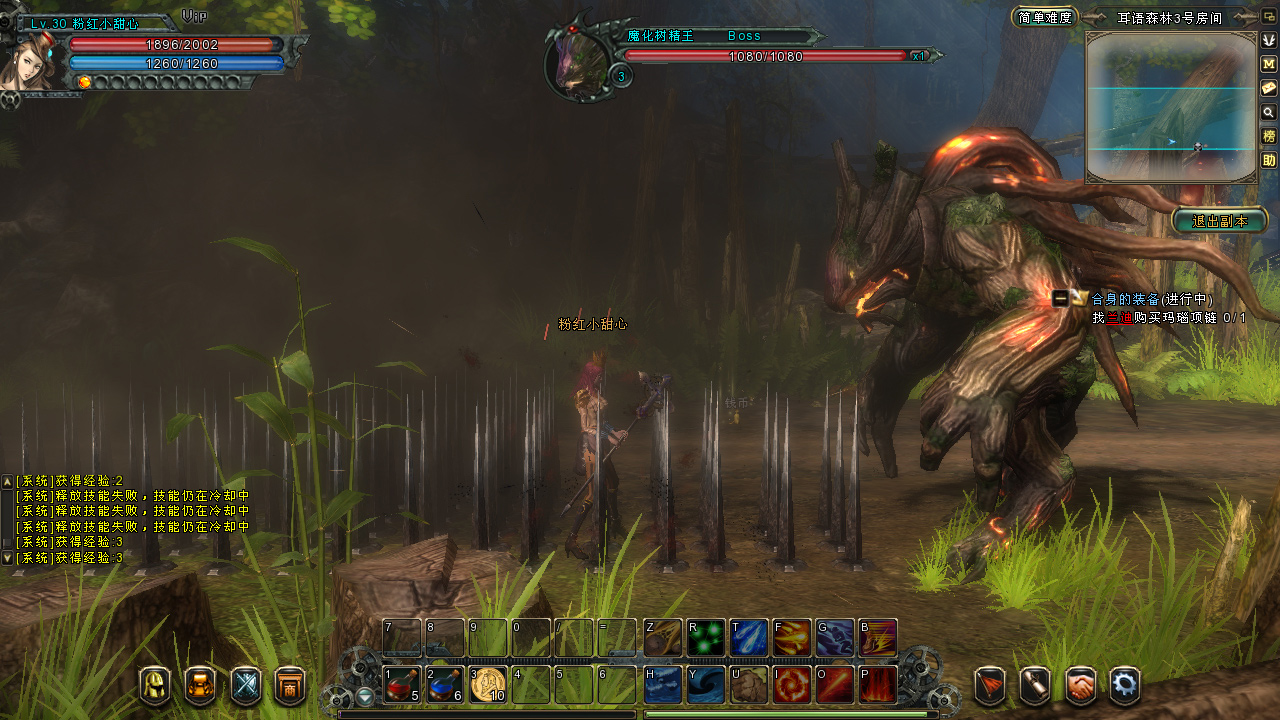Use the blue mana potion slot

[445, 685]
